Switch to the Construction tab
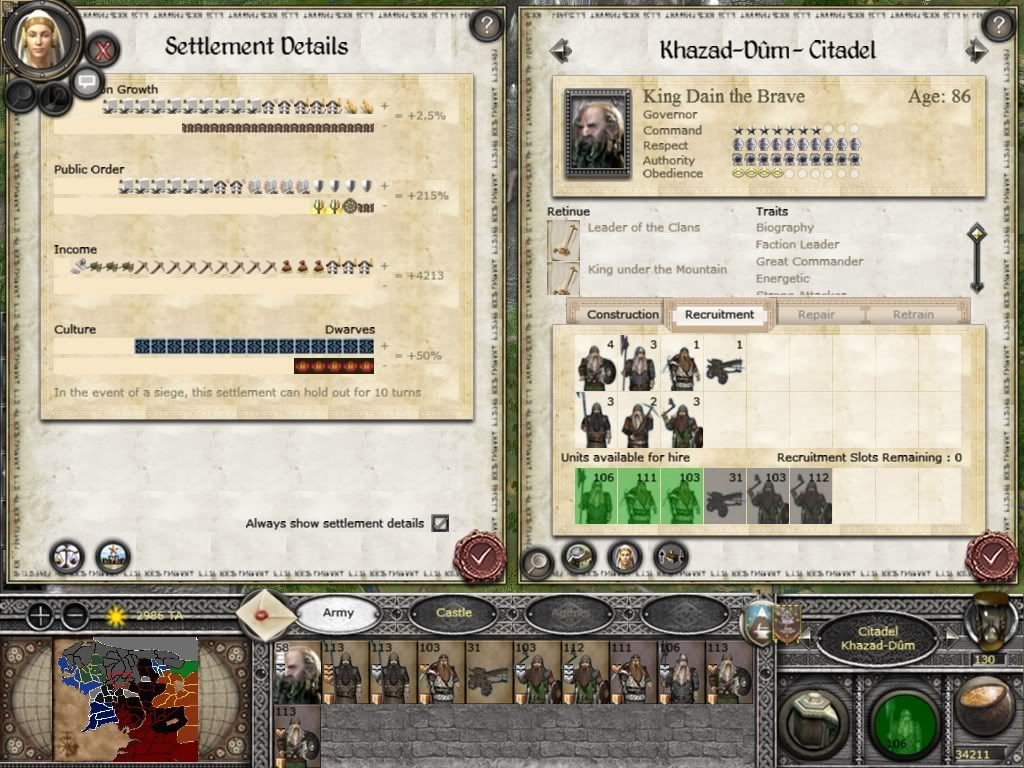Screen dimensions: 1024x768 pyautogui.click(x=622, y=314)
